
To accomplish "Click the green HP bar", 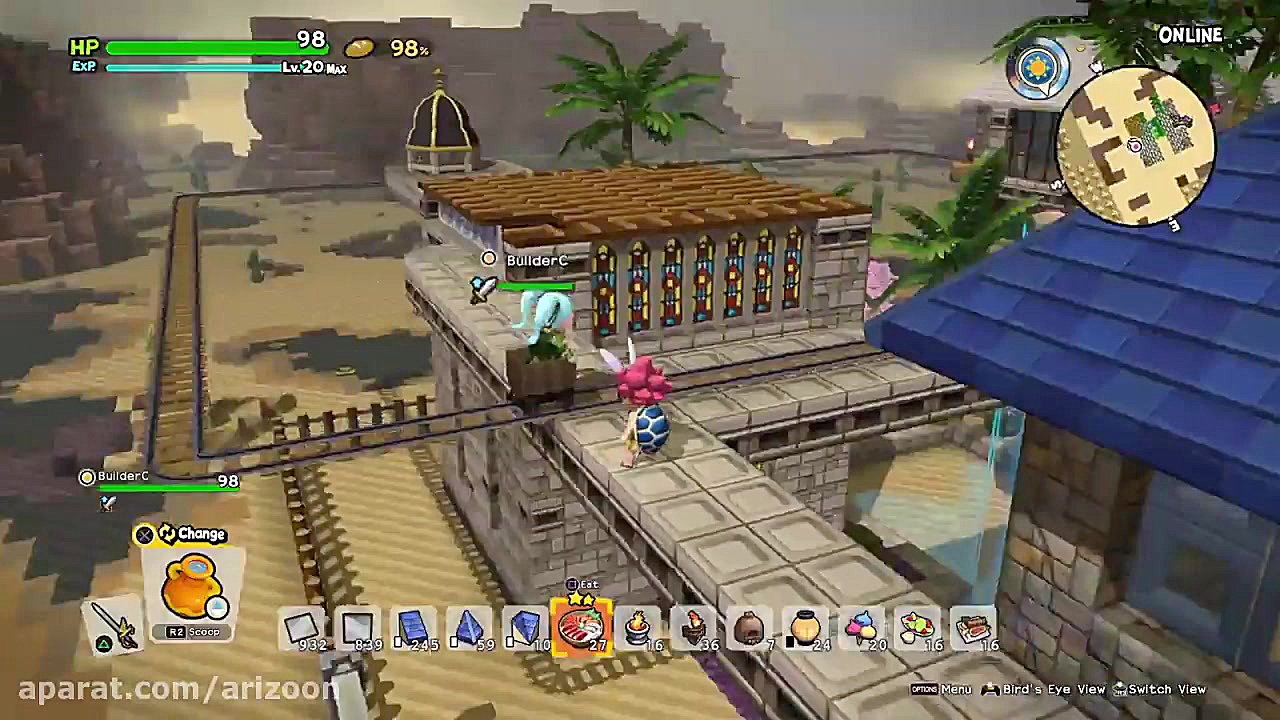I will click(x=190, y=46).
